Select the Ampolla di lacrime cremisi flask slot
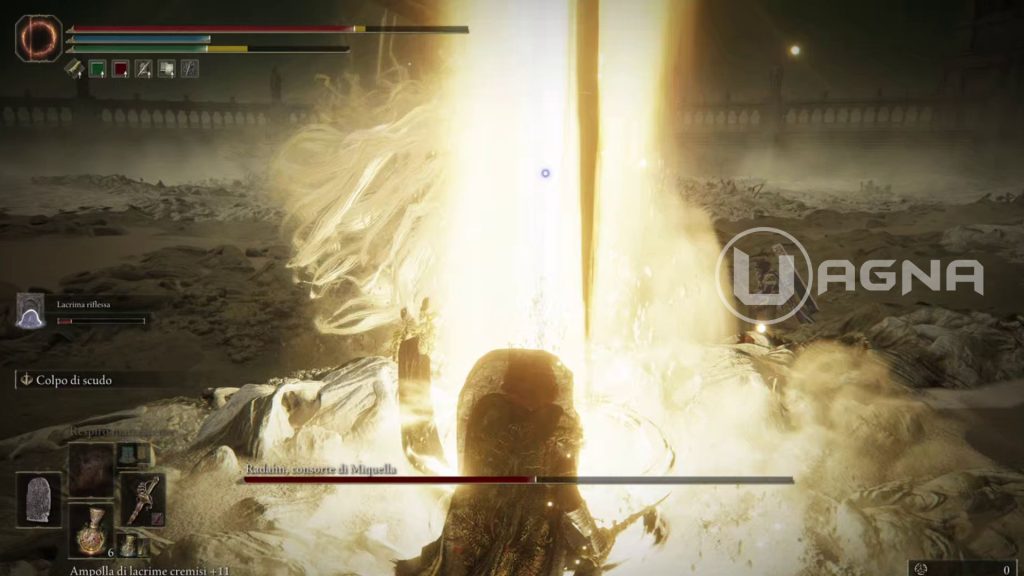Screen dimensions: 1024x576 pyautogui.click(x=90, y=530)
